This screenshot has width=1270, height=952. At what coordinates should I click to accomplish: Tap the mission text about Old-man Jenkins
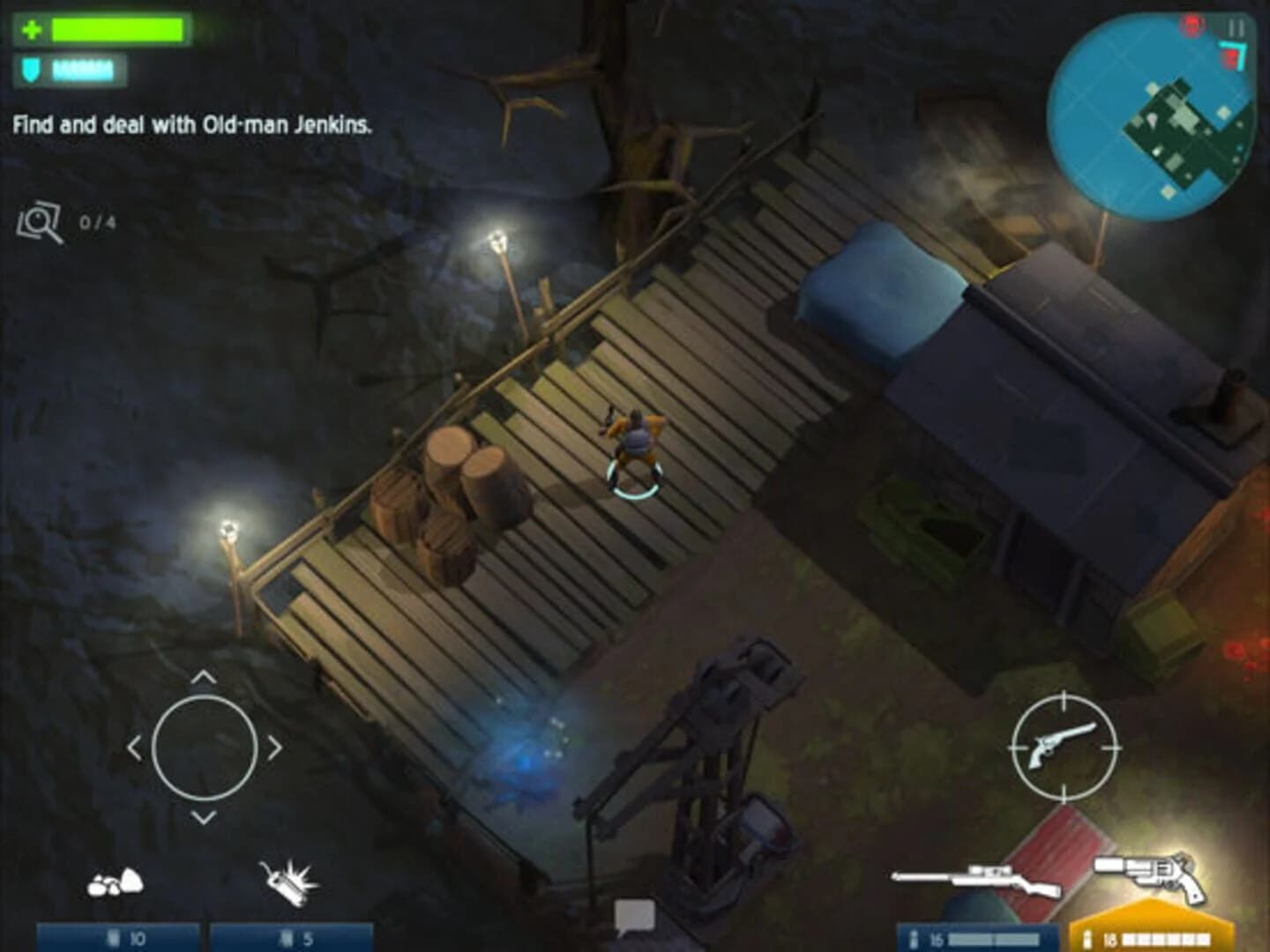pos(192,126)
